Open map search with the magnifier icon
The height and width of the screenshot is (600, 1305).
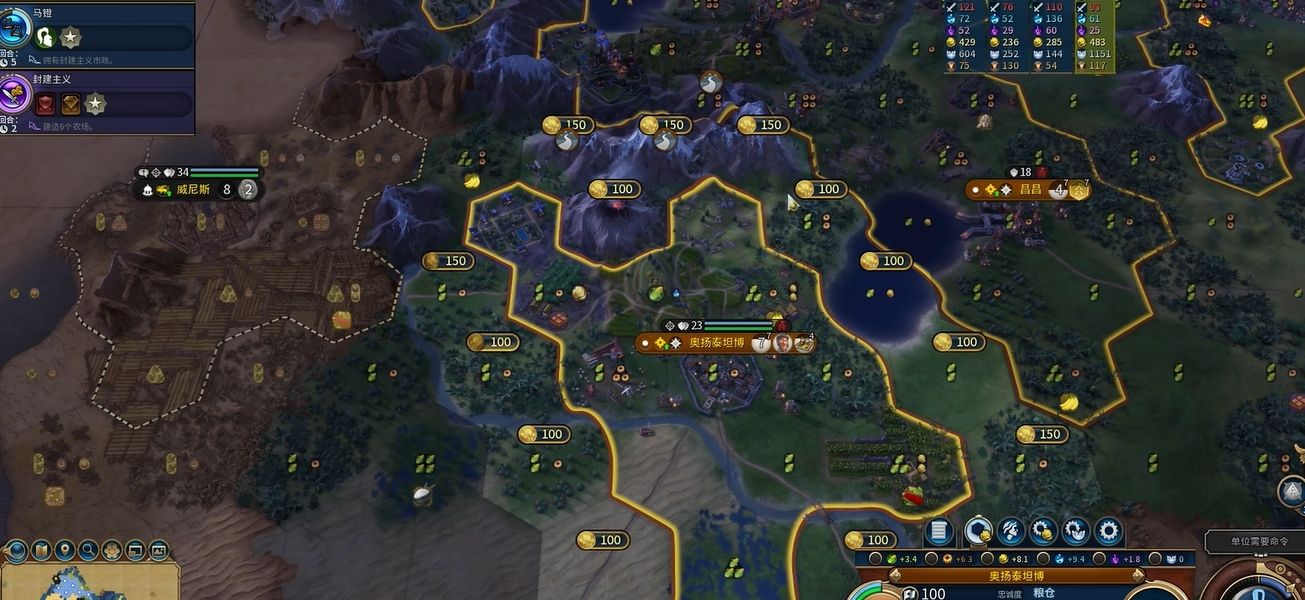(88, 550)
